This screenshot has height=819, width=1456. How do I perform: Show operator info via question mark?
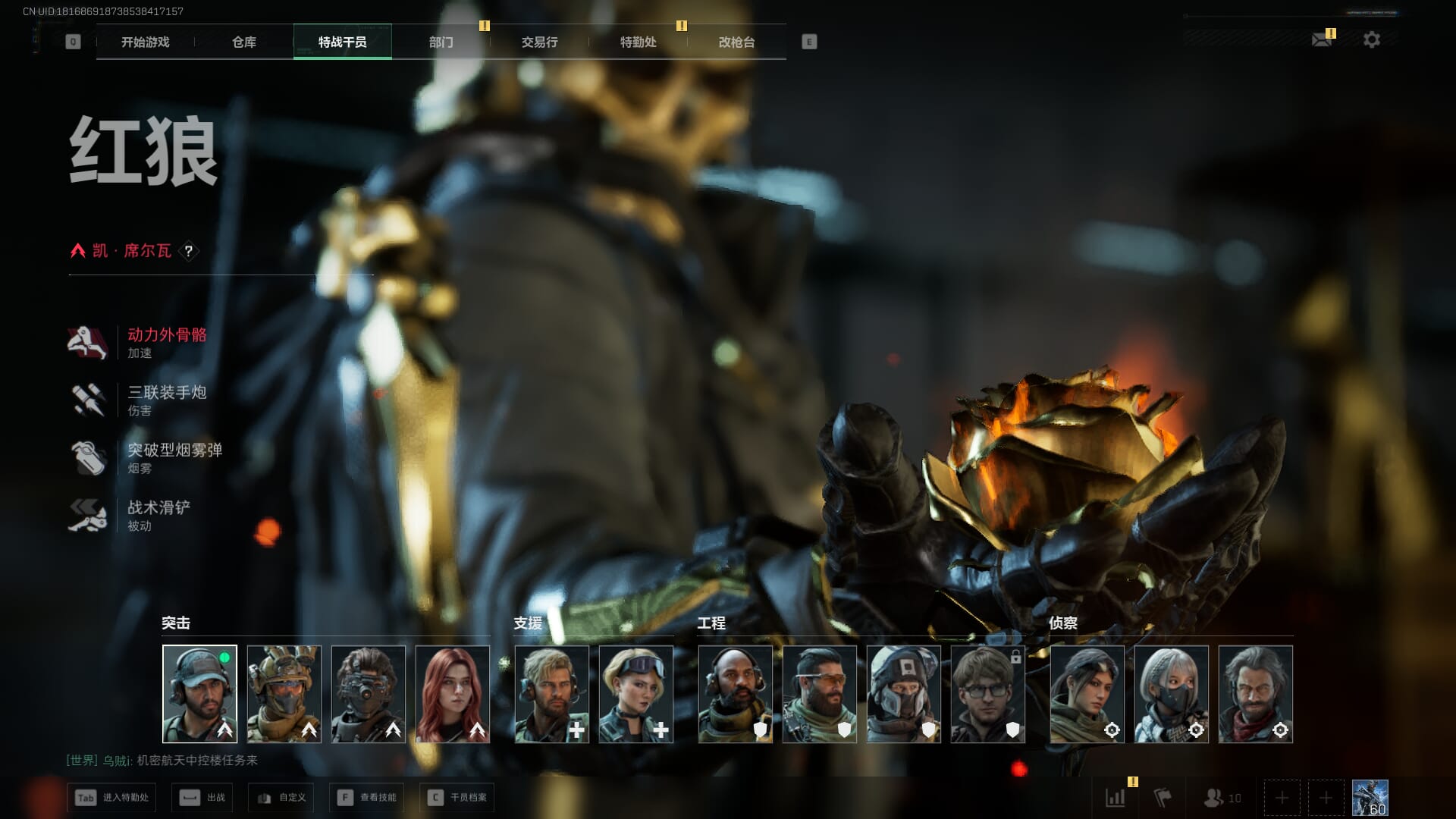tap(189, 251)
